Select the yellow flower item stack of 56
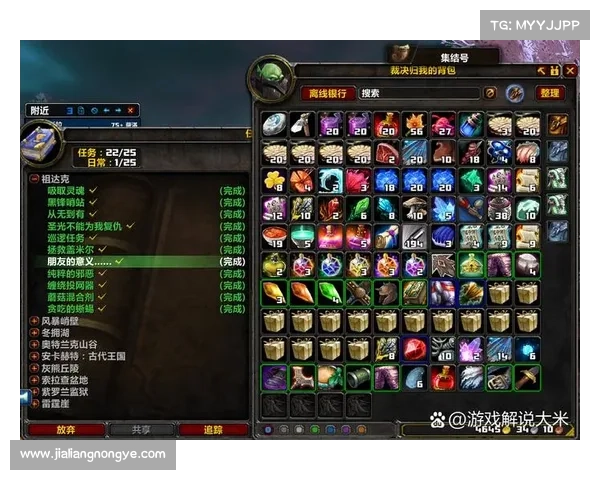Screen dimensions: 600x480 (x=414, y=124)
